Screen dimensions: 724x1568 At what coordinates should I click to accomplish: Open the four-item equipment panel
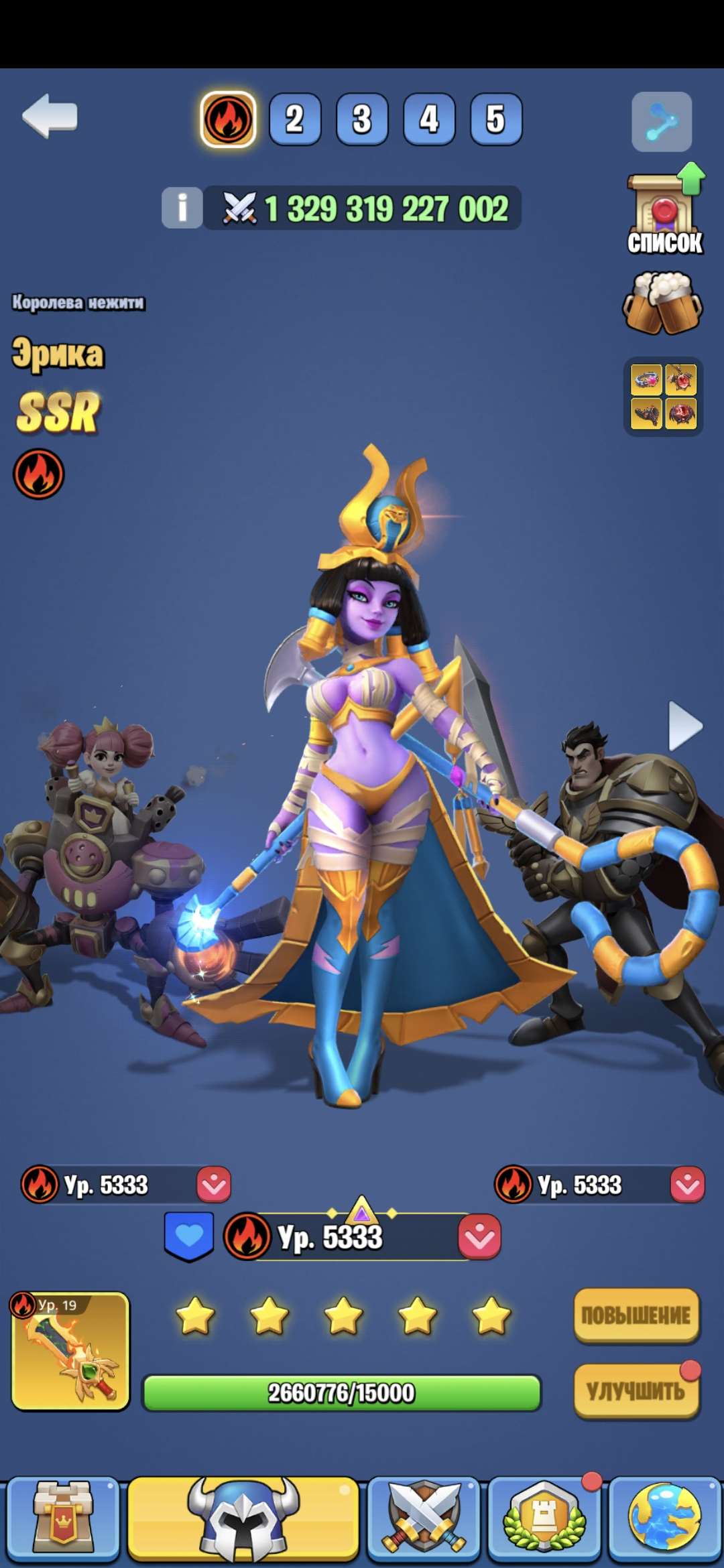point(663,397)
